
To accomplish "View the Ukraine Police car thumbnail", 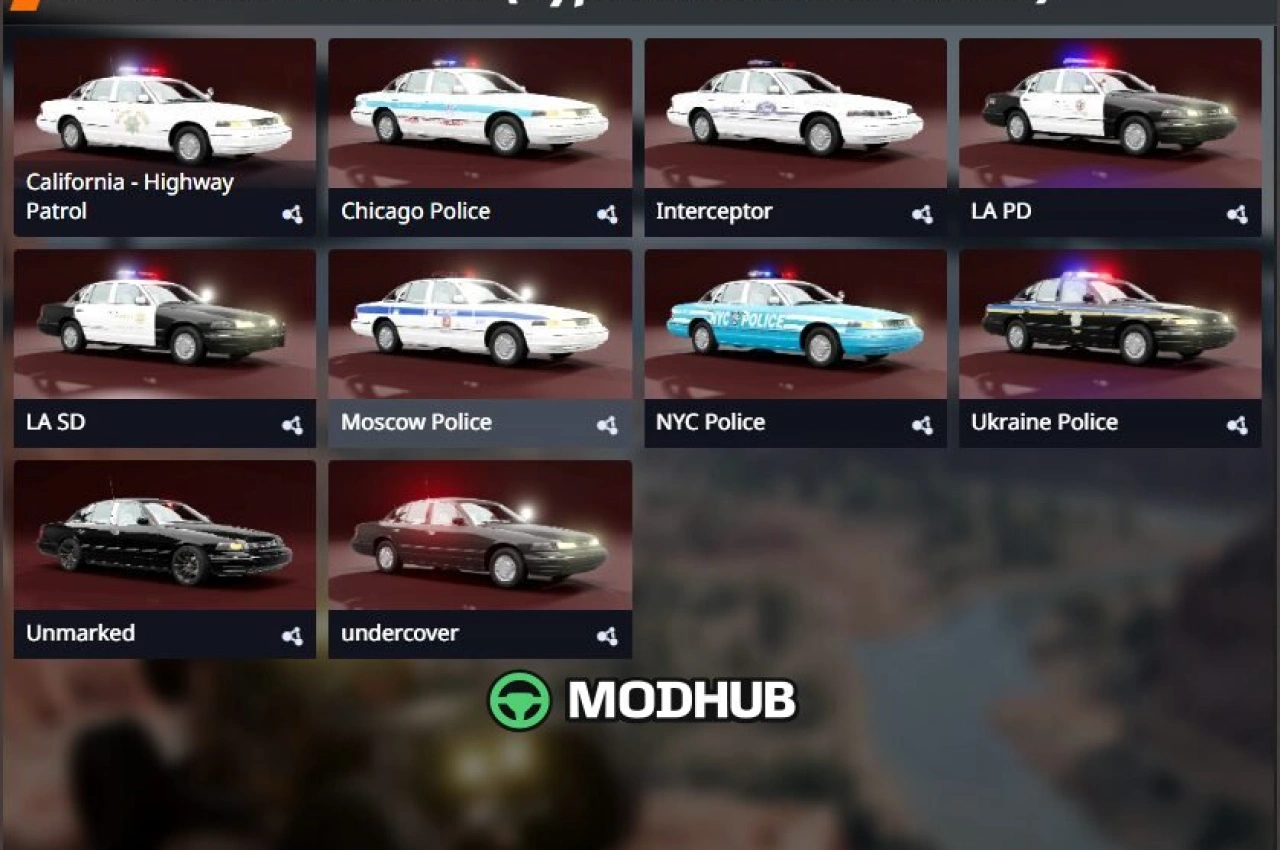I will pyautogui.click(x=1109, y=320).
